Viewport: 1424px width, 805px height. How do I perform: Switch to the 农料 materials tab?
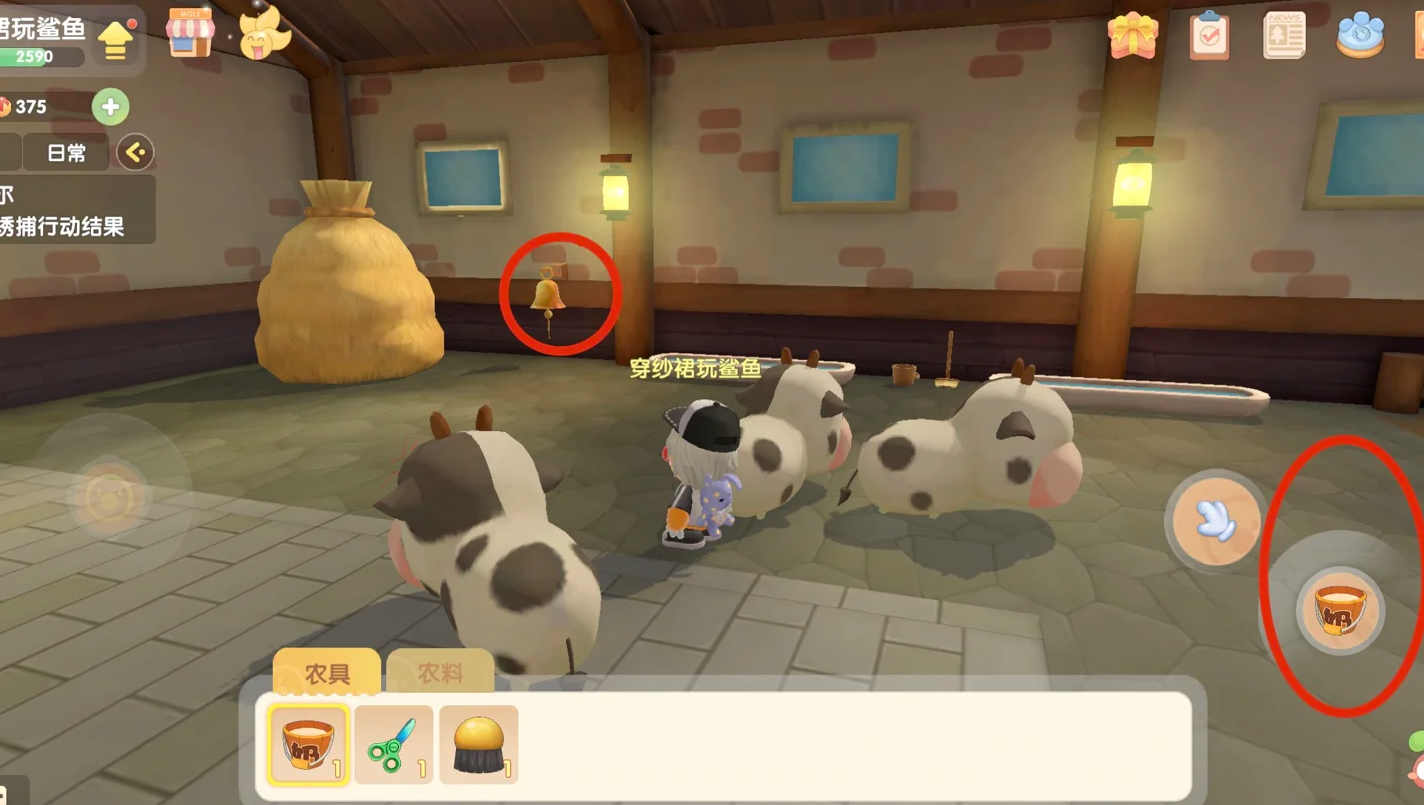click(x=440, y=673)
